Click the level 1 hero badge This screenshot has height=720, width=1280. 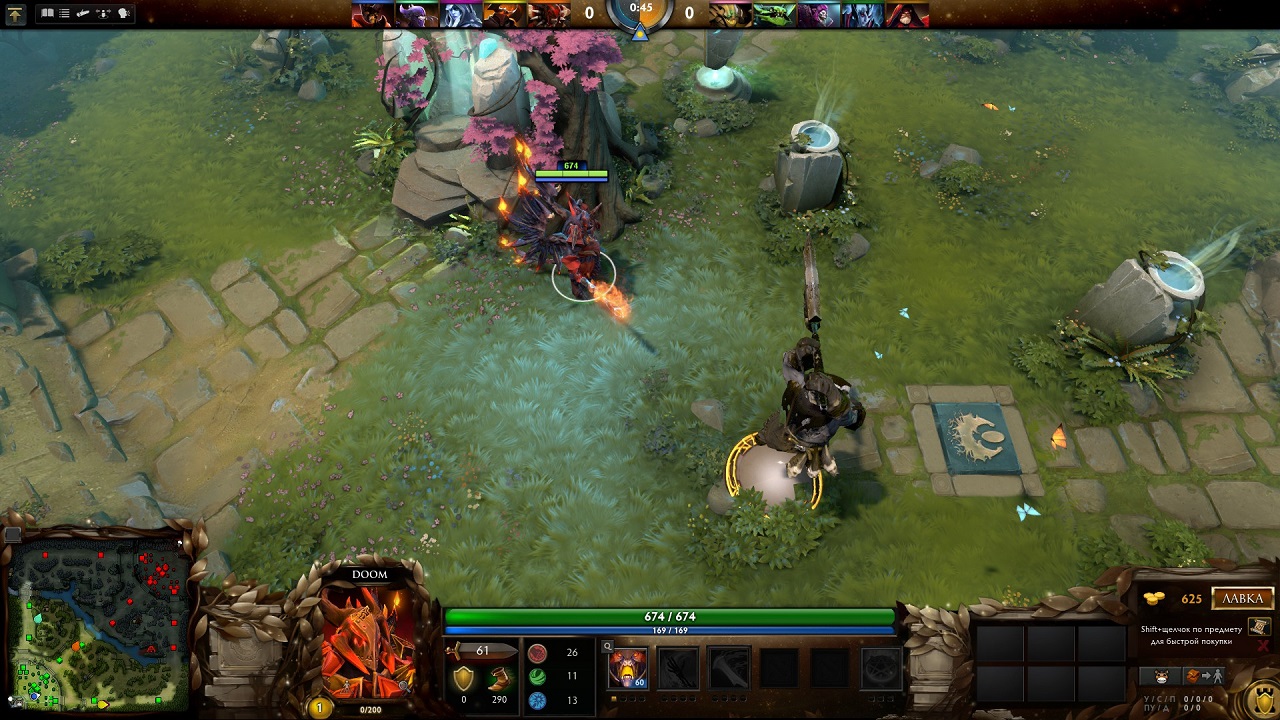click(320, 707)
